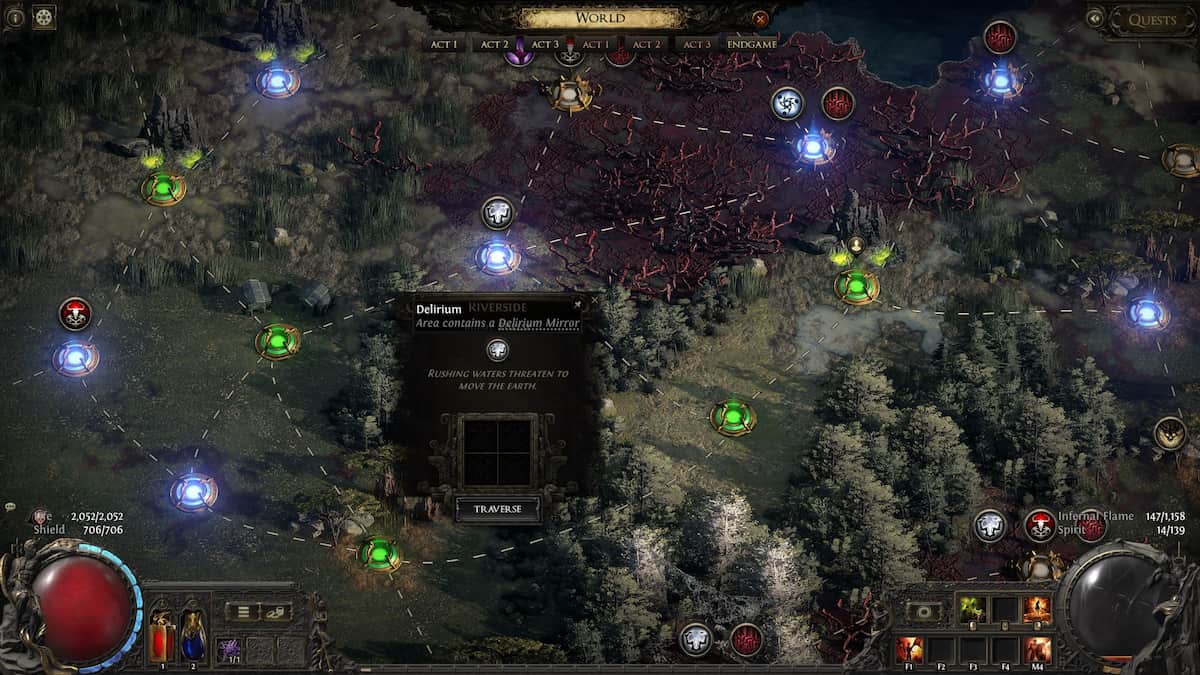The height and width of the screenshot is (675, 1200).
Task: Click the ring button beside the skill bar
Action: coord(925,610)
